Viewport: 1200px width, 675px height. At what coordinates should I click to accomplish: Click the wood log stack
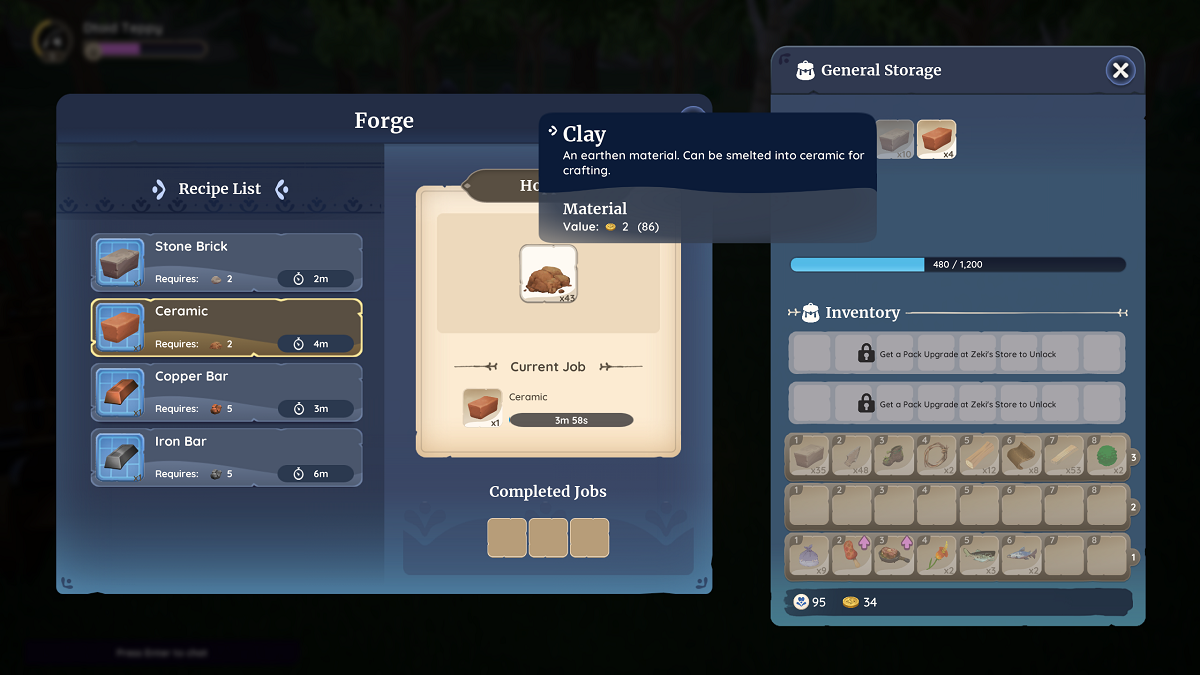978,456
